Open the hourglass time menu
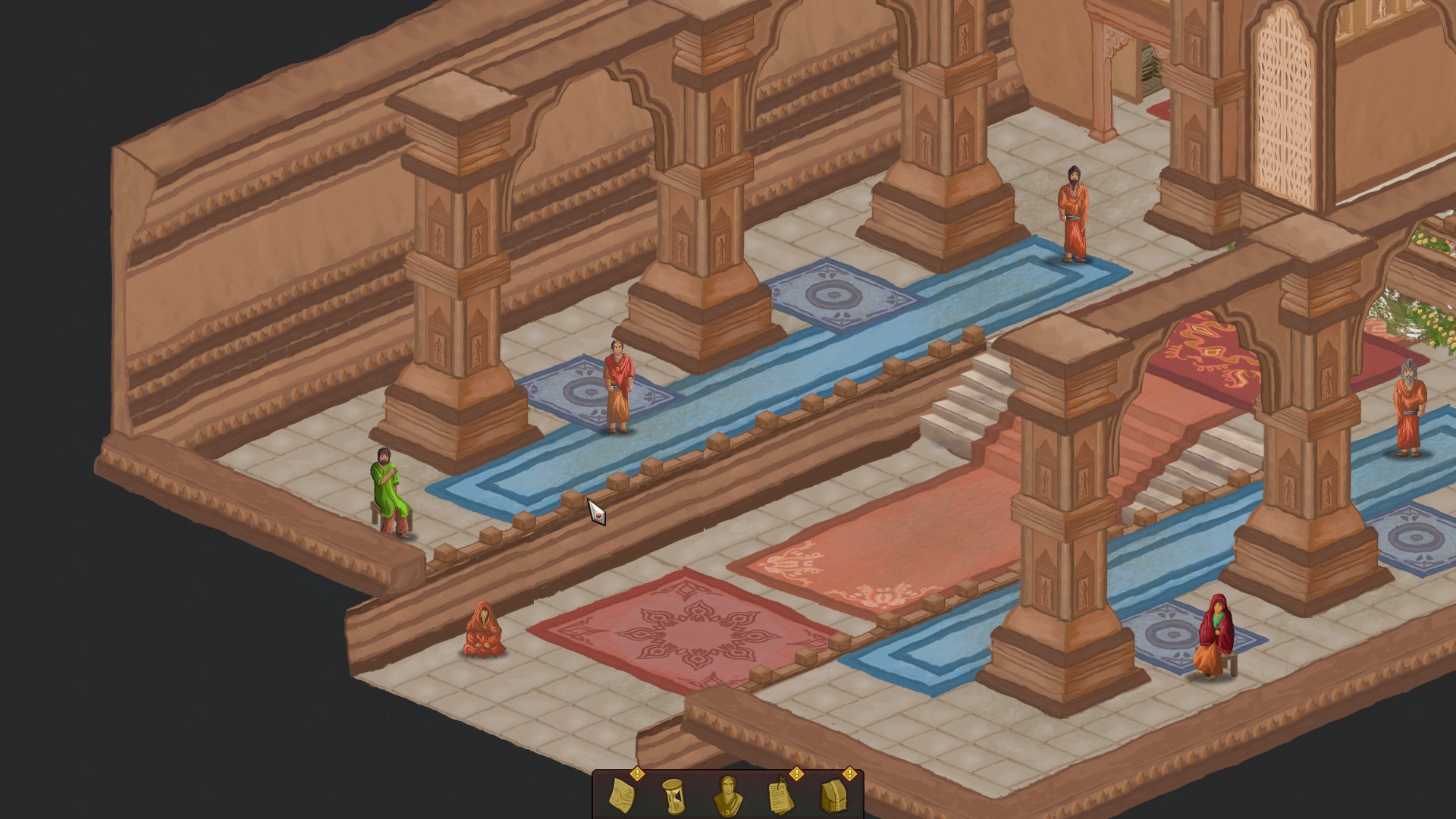The image size is (1456, 819). 673,796
